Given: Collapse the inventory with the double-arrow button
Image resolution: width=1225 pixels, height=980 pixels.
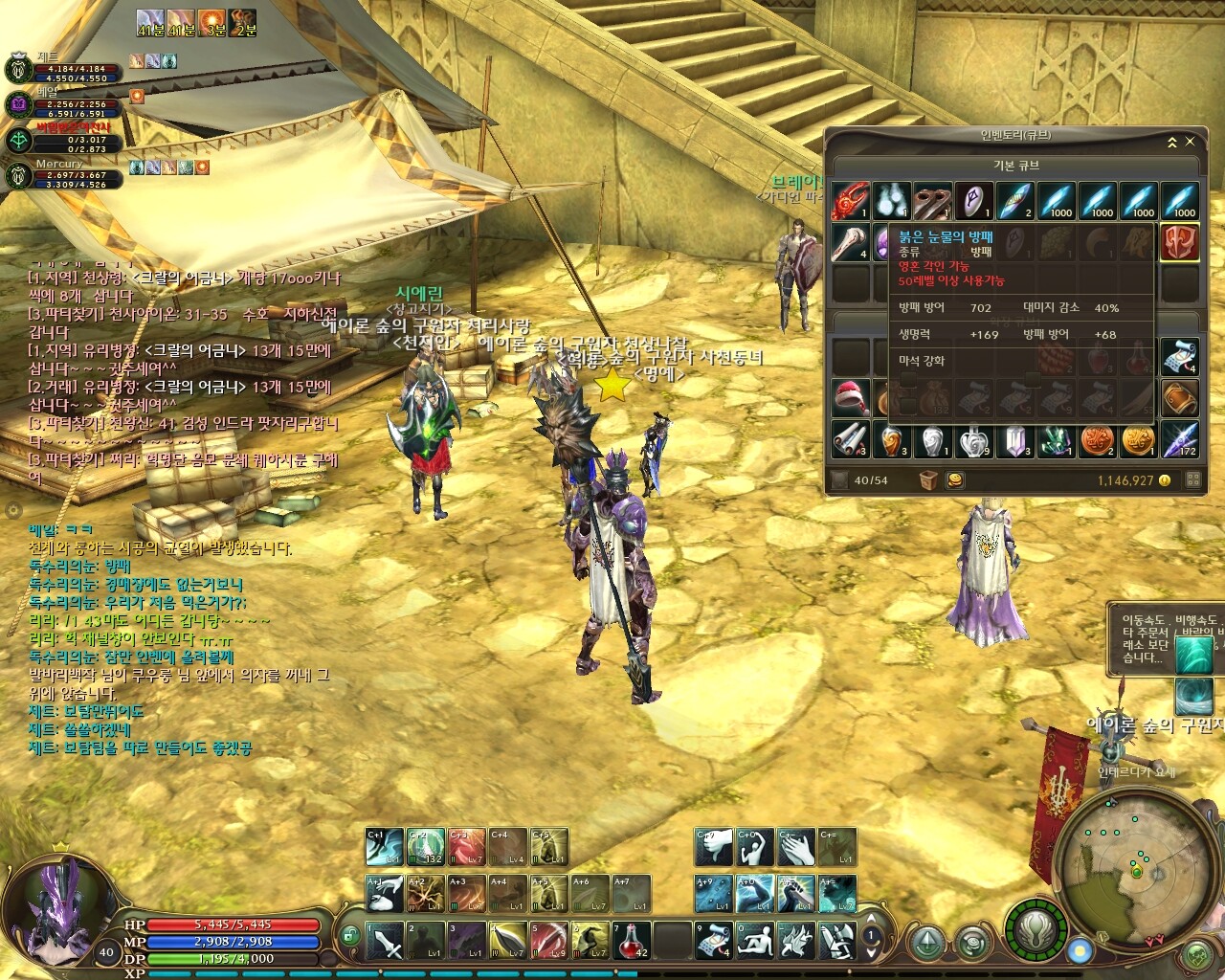Looking at the screenshot, I should [1171, 142].
